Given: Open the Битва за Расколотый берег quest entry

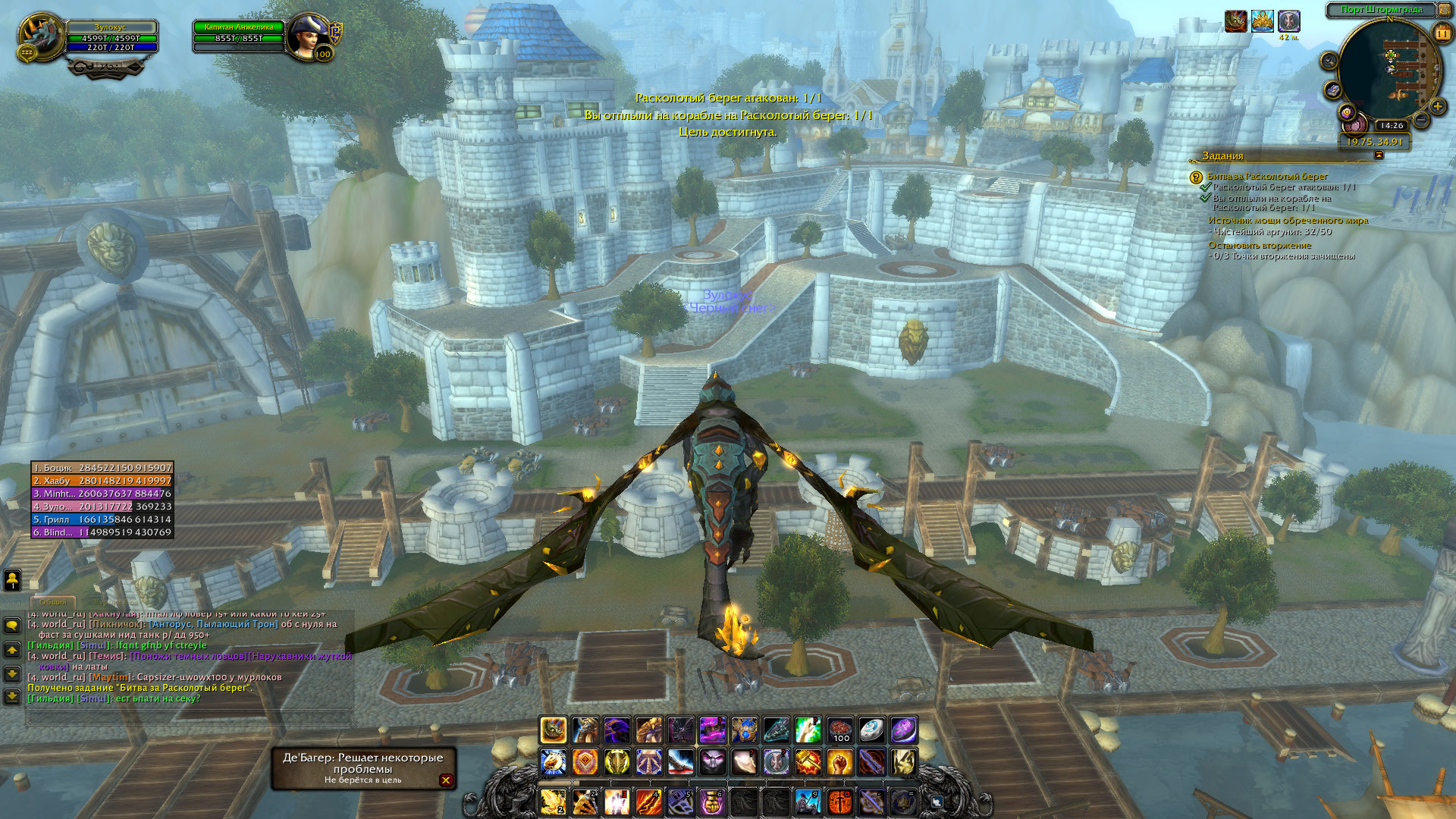Looking at the screenshot, I should pos(1267,176).
